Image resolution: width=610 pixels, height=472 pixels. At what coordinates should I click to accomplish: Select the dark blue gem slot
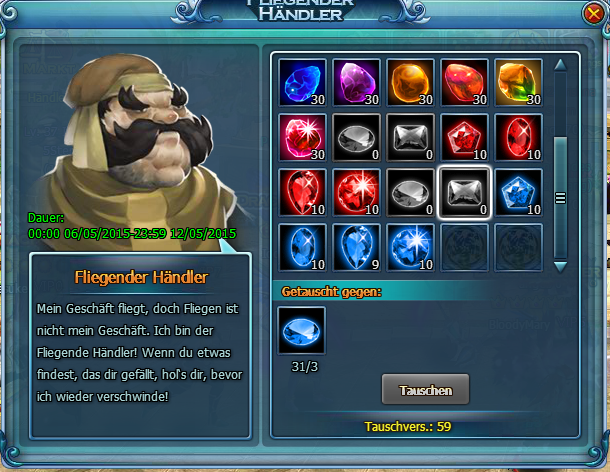click(x=301, y=82)
